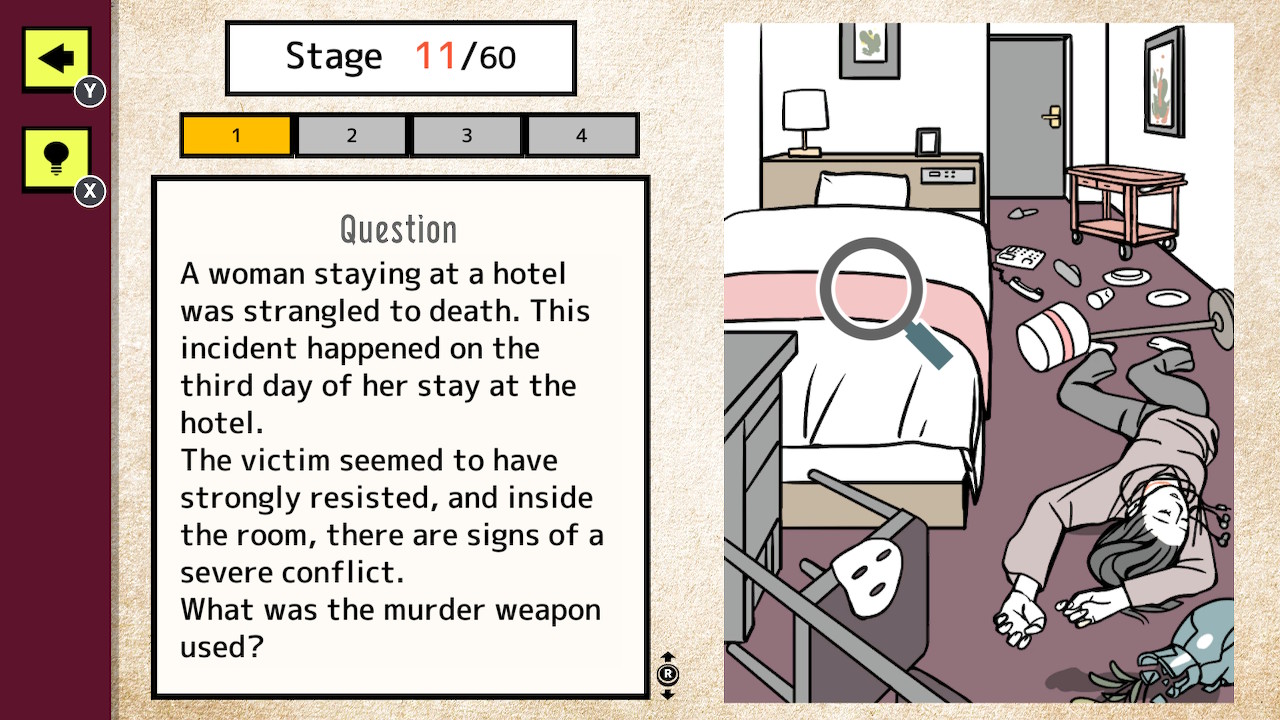Switch to stage sub-tab 2
Screen dimensions: 1280x720
[351, 134]
